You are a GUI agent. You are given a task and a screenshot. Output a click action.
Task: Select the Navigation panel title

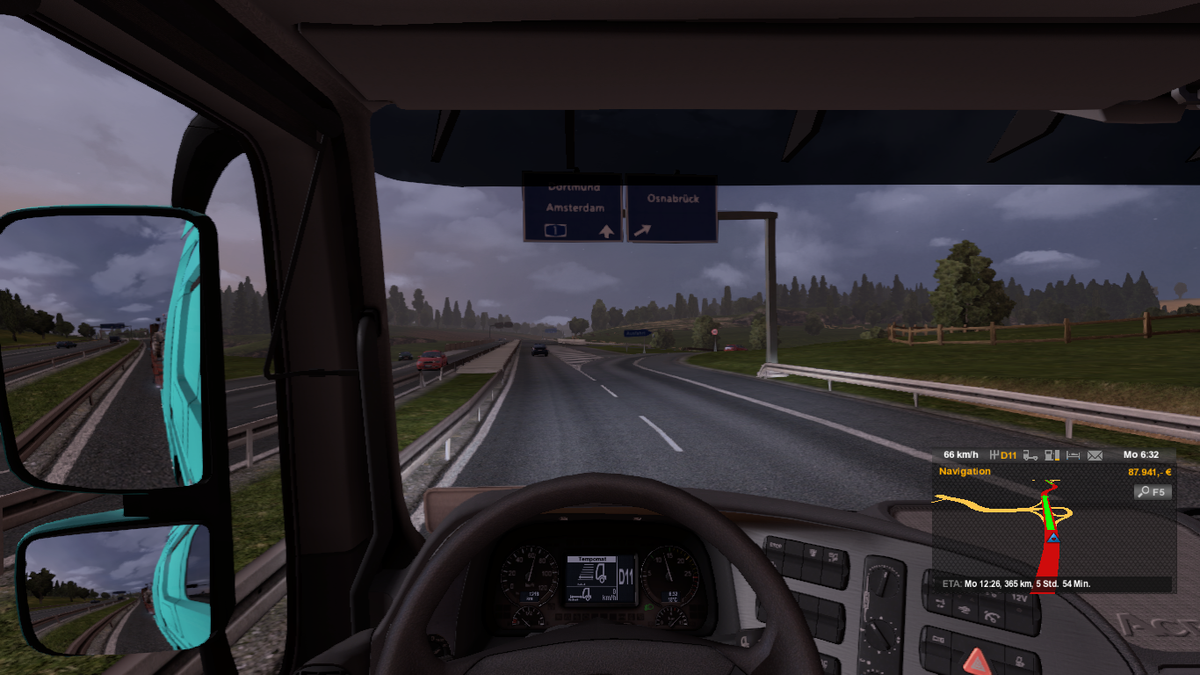965,472
